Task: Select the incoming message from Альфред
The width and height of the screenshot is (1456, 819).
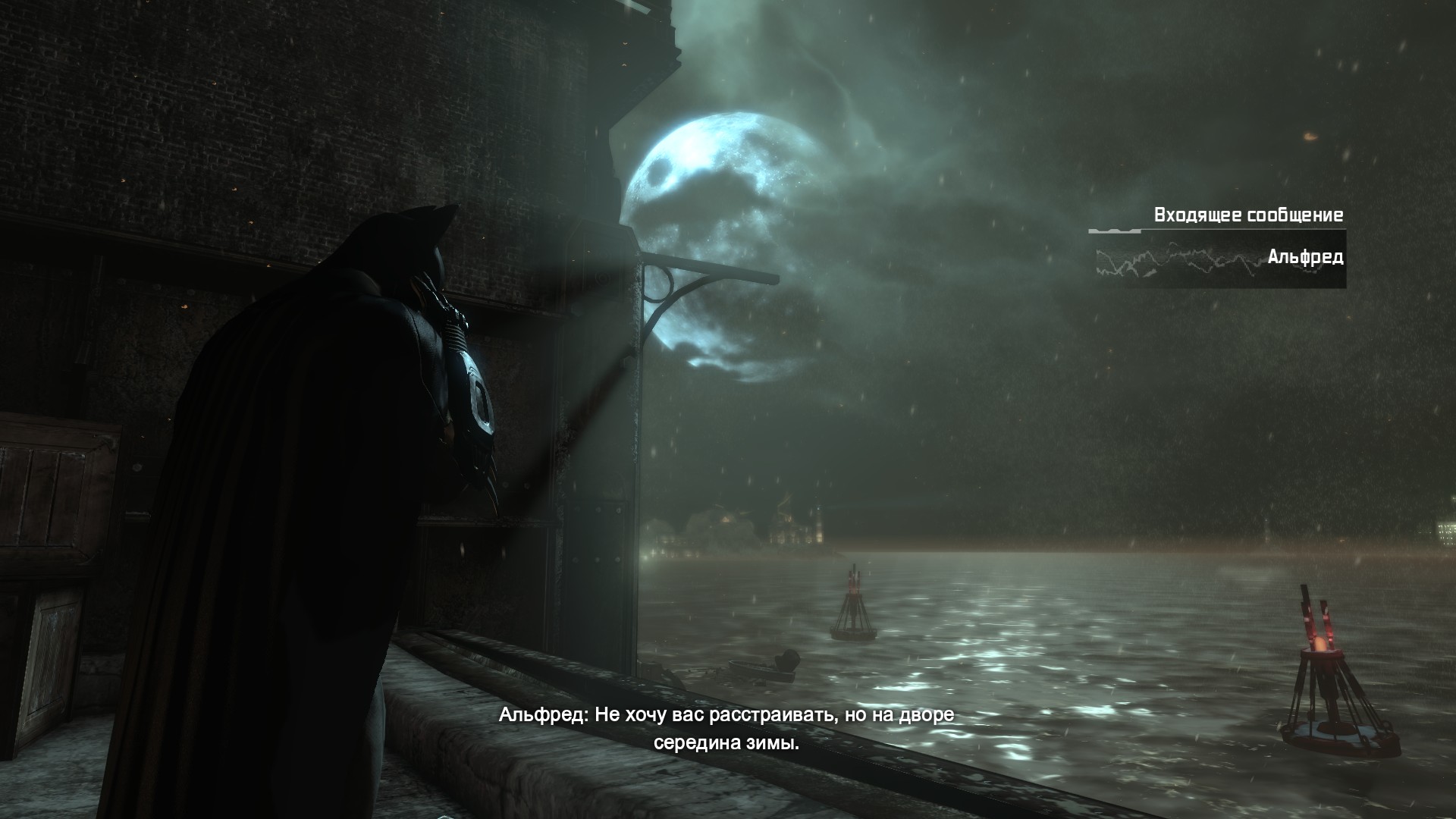Action: [x=1219, y=259]
